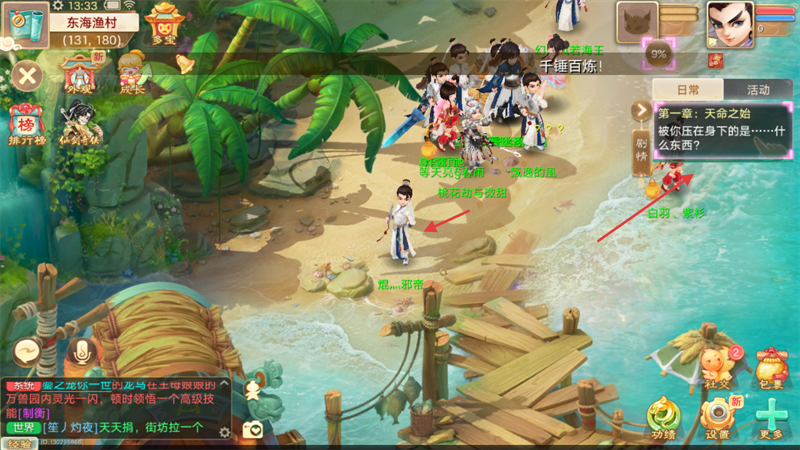Open the 外观 appearance menu
The height and width of the screenshot is (450, 800).
[x=80, y=72]
